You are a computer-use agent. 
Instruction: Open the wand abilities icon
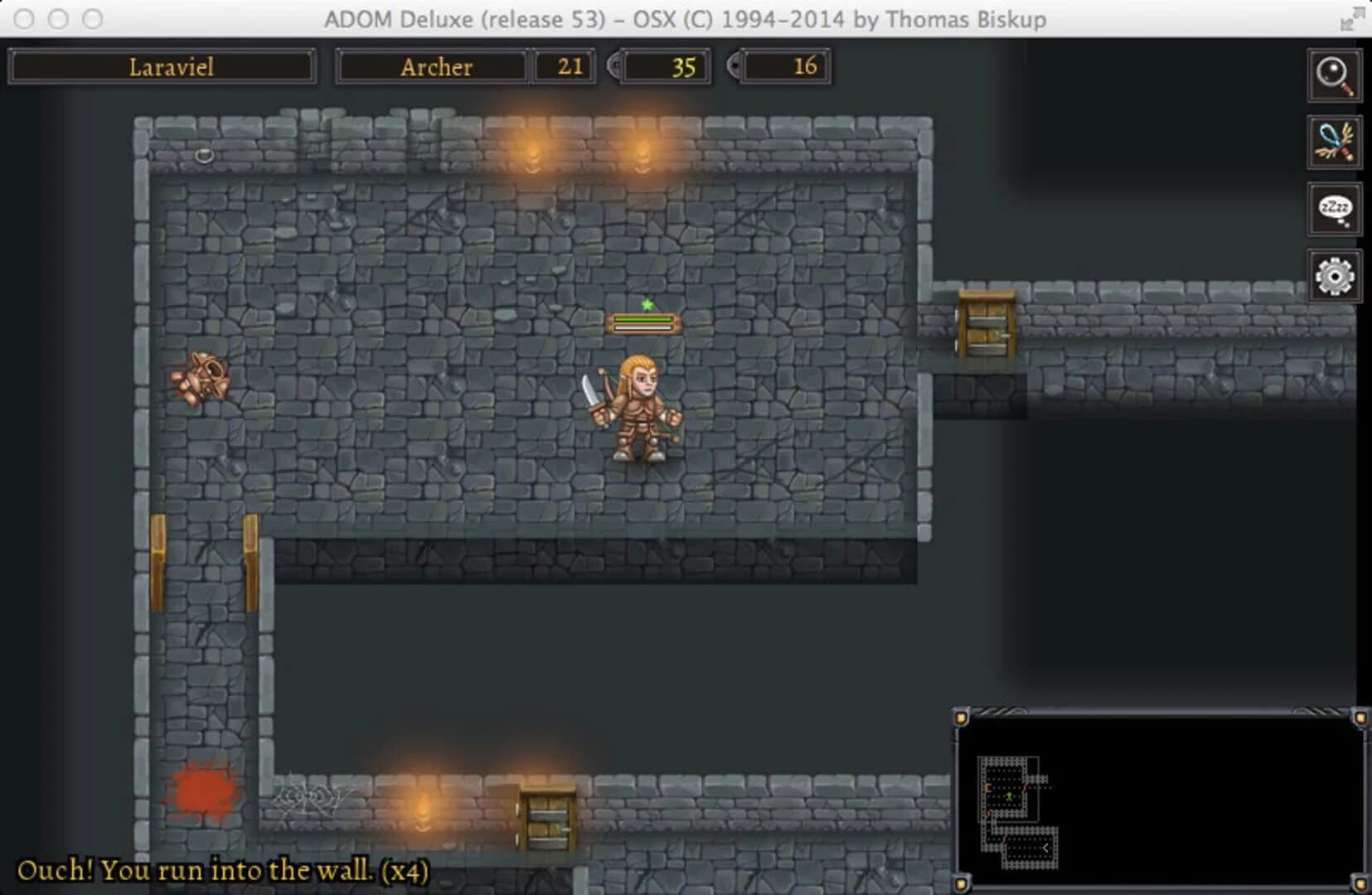pyautogui.click(x=1335, y=143)
